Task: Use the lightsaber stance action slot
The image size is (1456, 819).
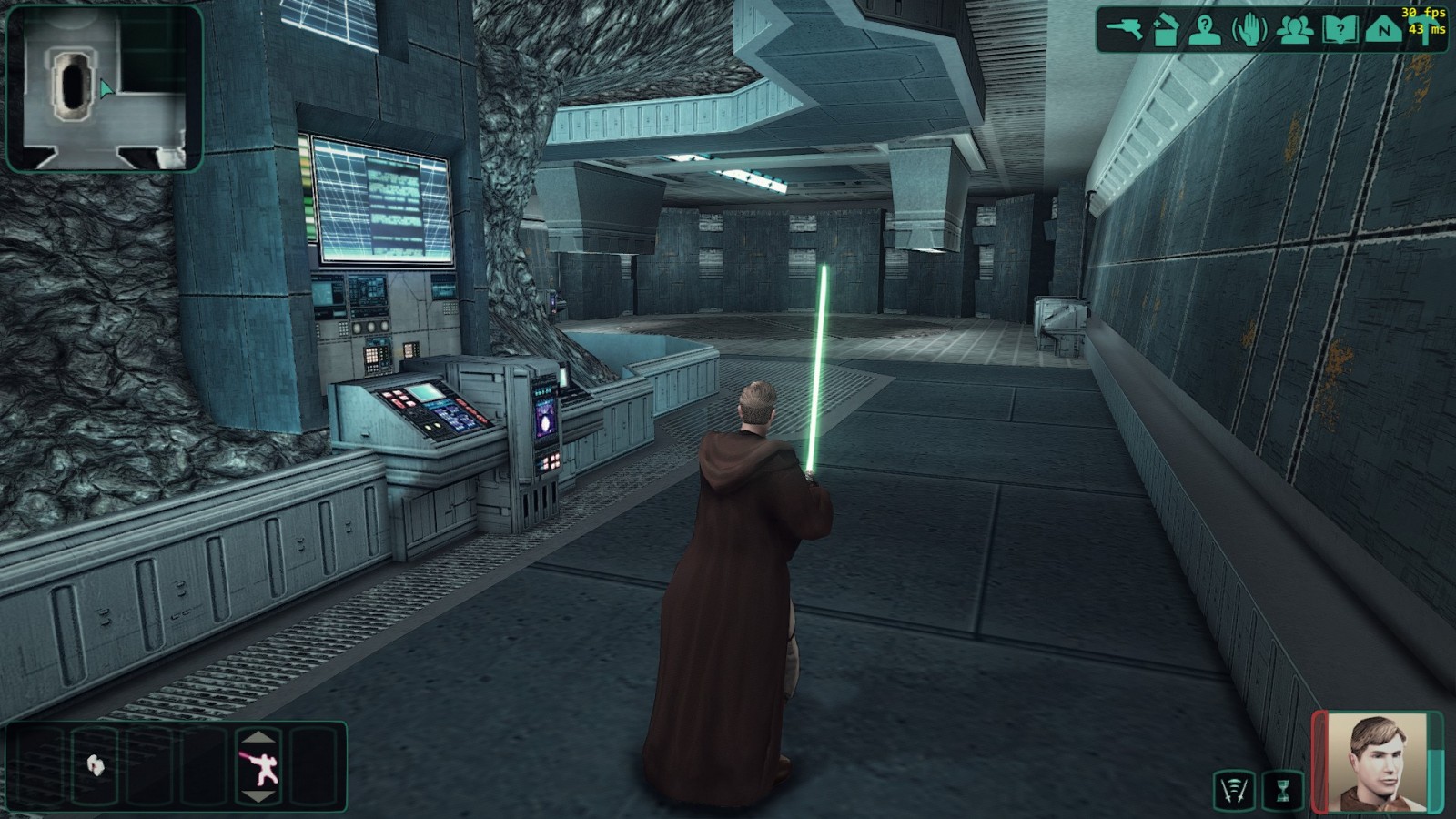Action: pos(259,767)
